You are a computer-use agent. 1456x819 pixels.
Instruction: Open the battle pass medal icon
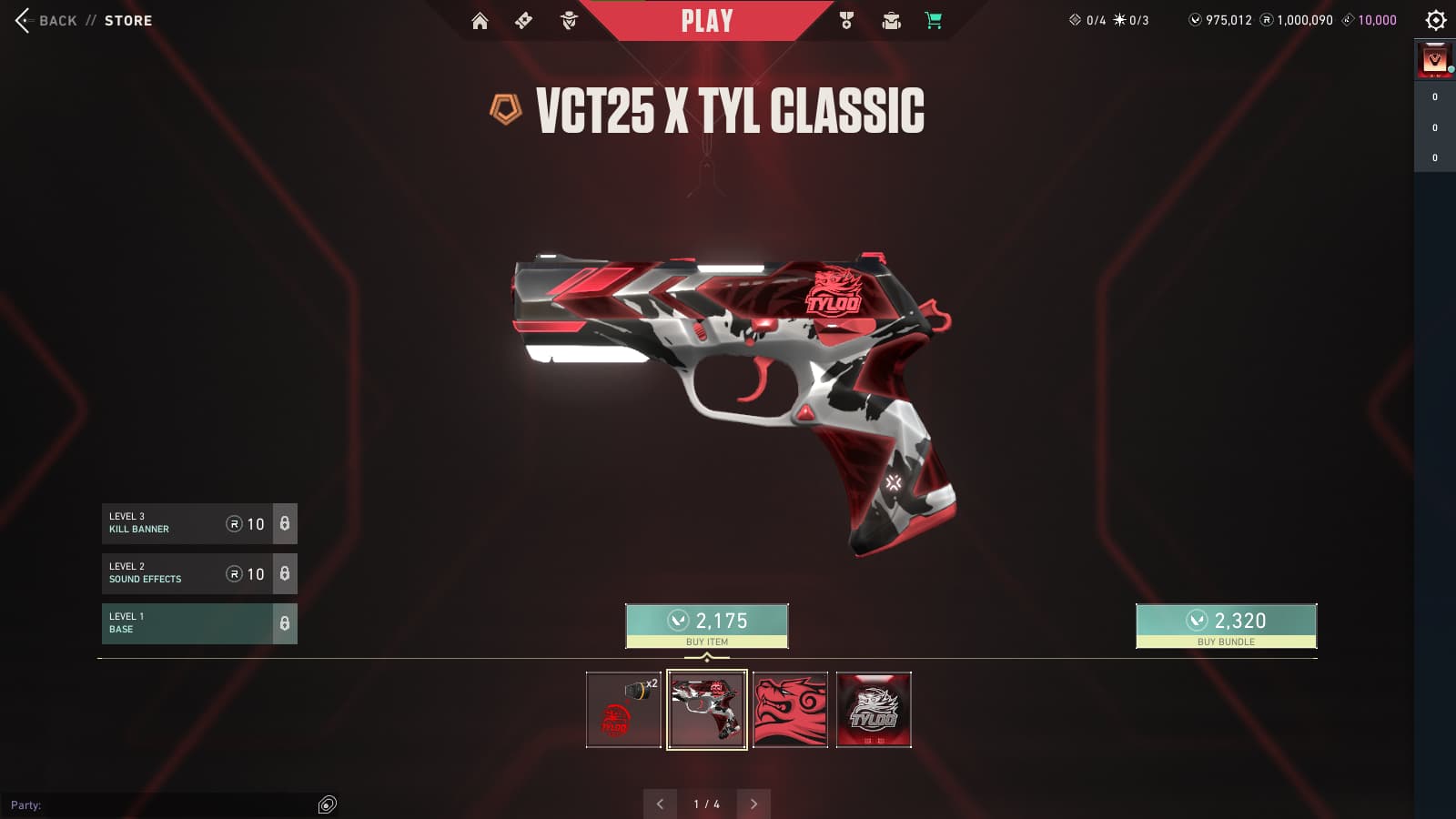pos(846,21)
